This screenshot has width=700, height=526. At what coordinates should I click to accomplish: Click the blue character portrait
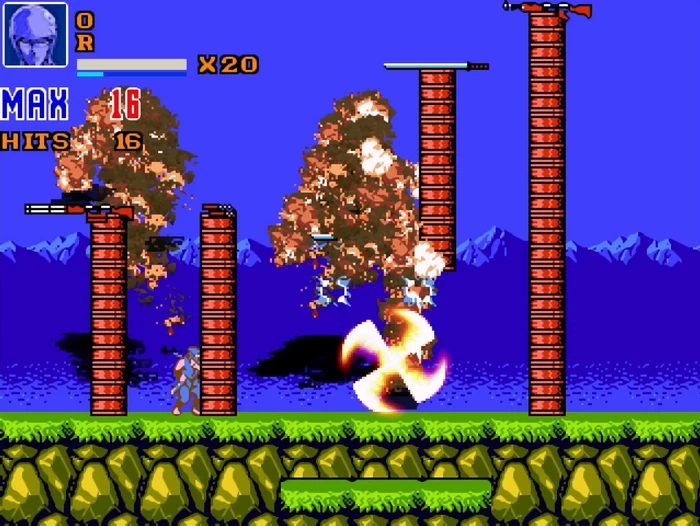(35, 35)
